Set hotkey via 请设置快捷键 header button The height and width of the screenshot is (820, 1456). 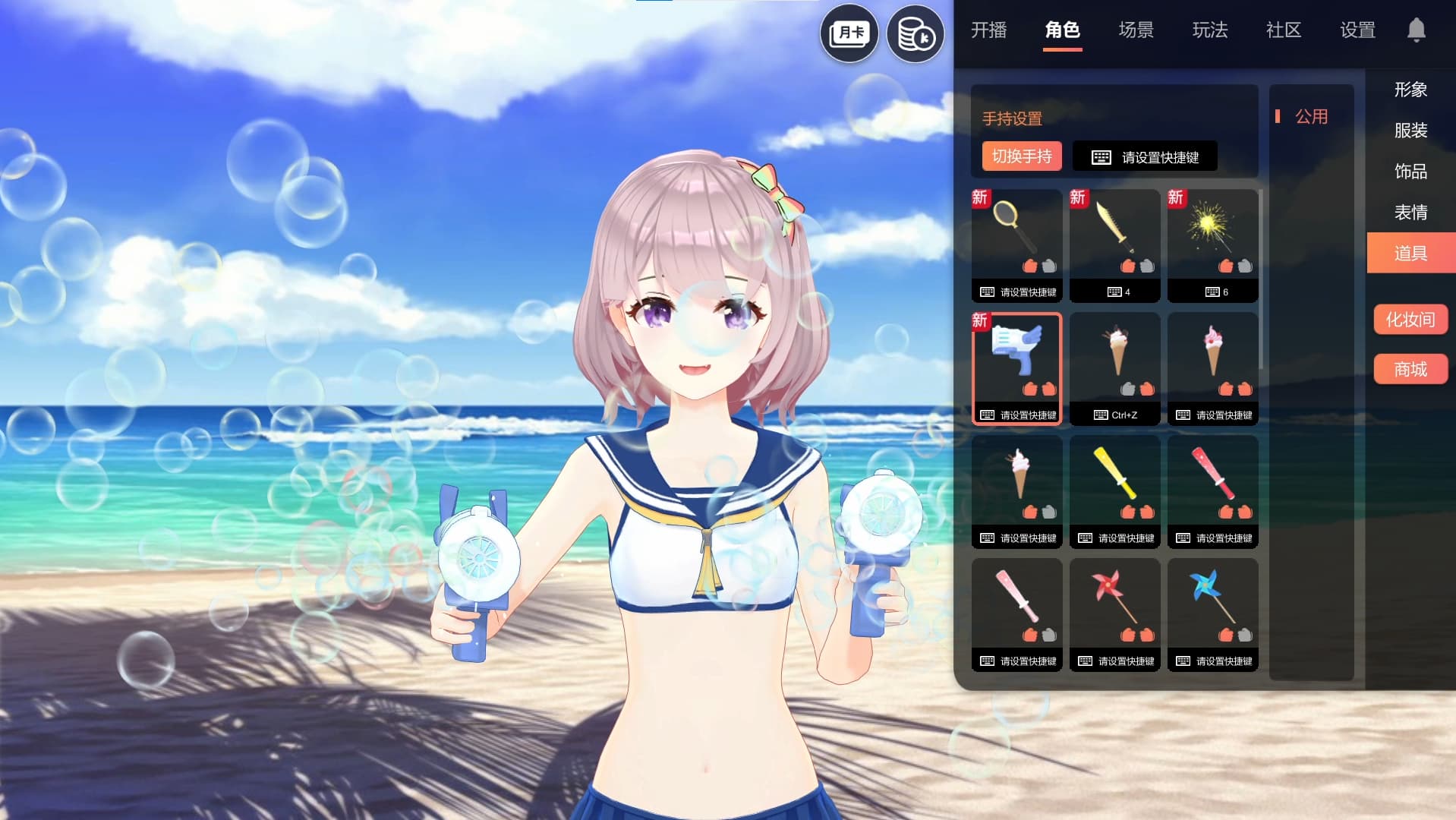click(1145, 157)
